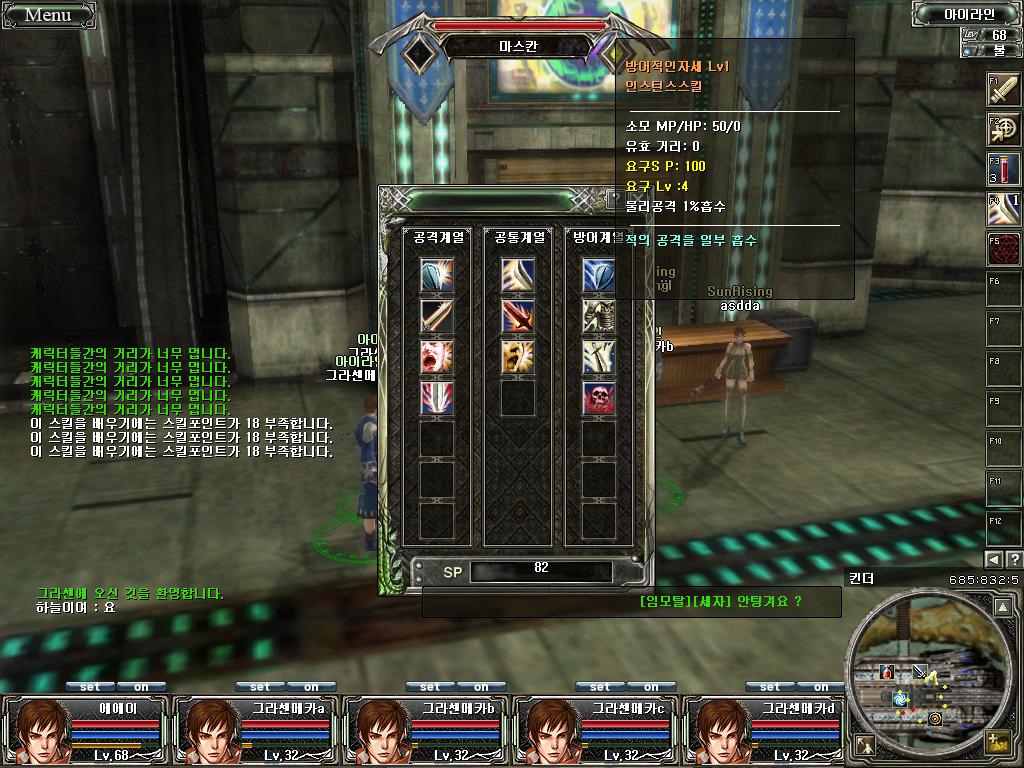The height and width of the screenshot is (768, 1024).
Task: Select the blue shield defense skill
Action: [599, 276]
